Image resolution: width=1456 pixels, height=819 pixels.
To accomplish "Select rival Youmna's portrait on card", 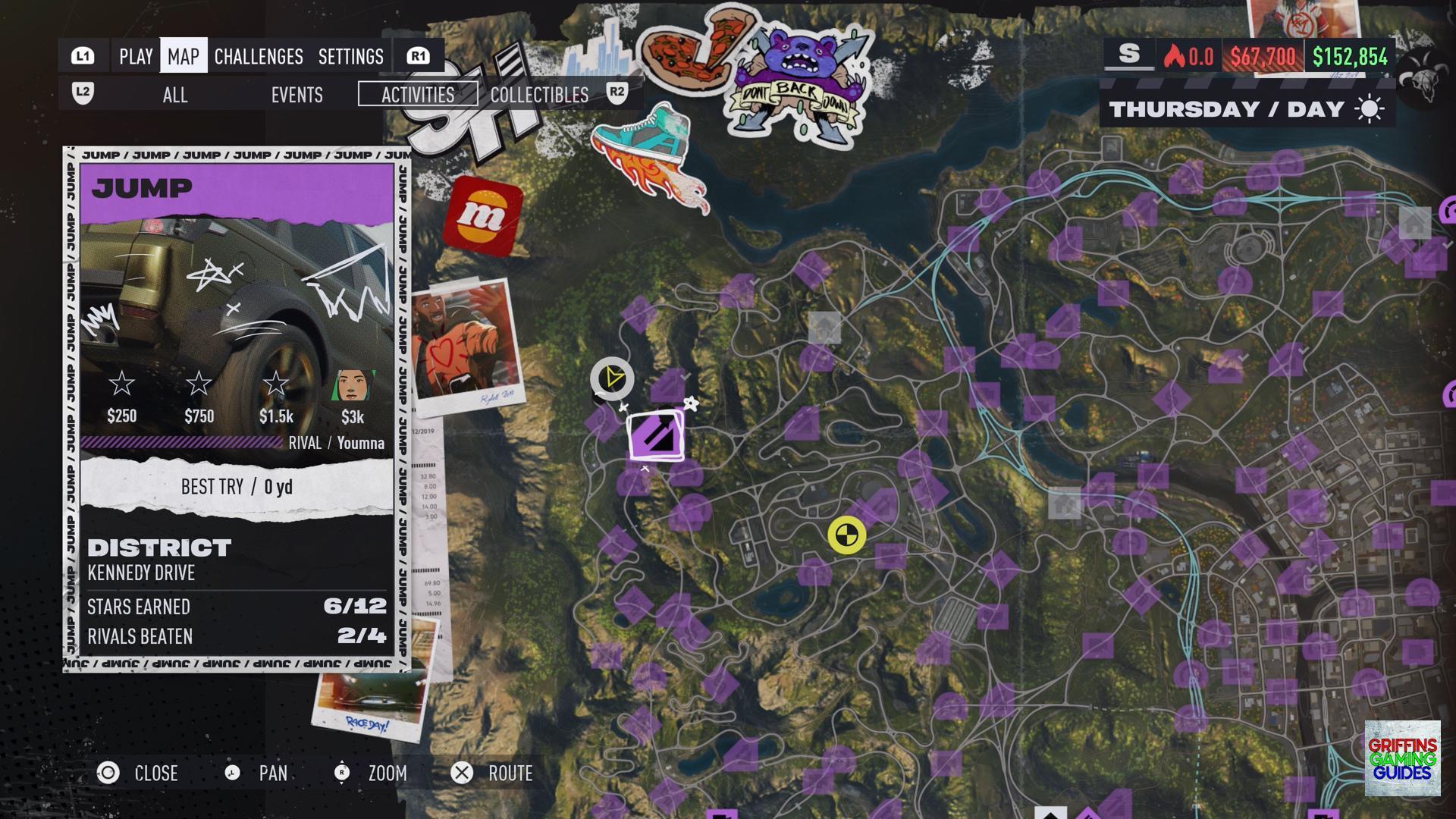I will click(352, 386).
